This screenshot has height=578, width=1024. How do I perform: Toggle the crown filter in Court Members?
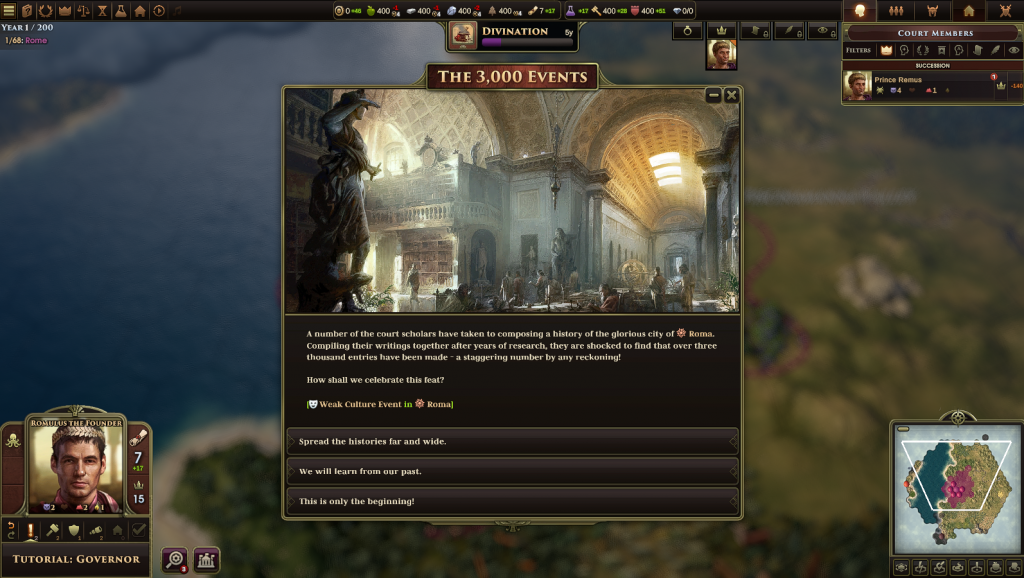pyautogui.click(x=886, y=50)
